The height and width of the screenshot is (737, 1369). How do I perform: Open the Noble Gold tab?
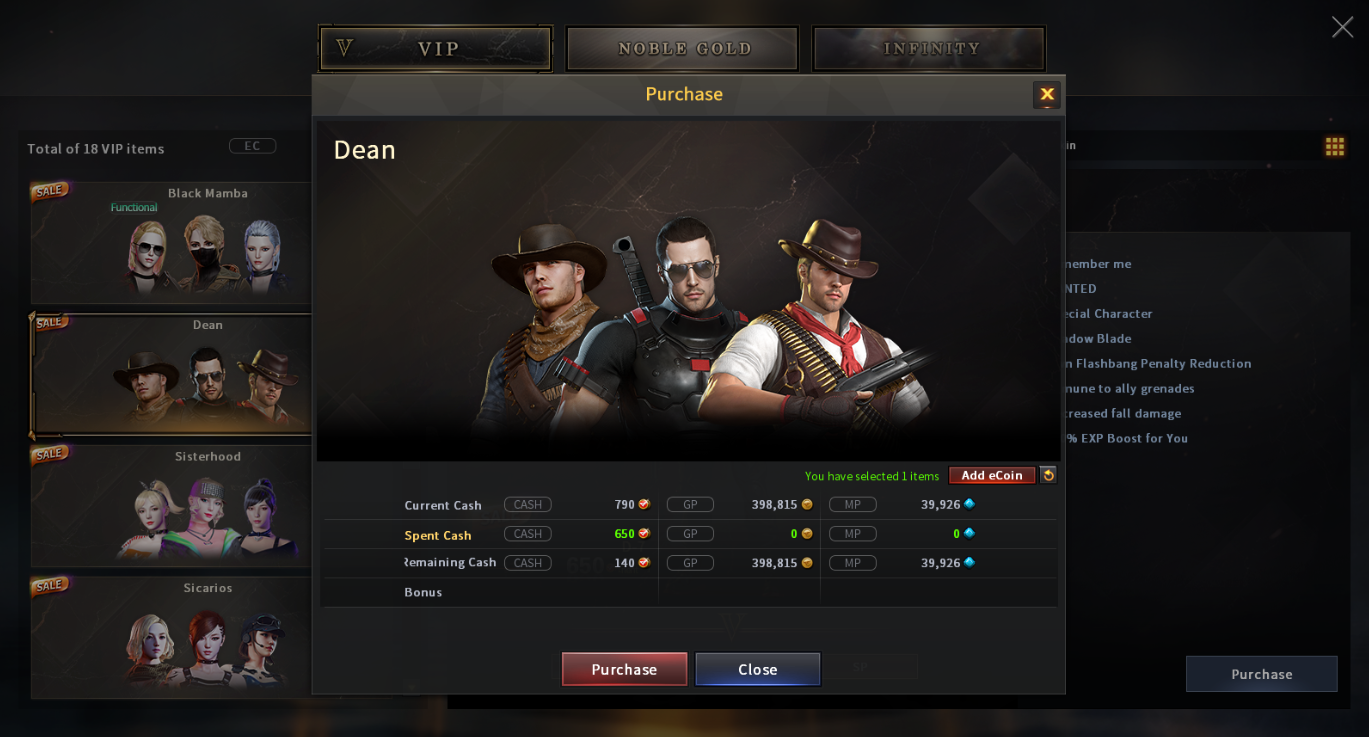tap(682, 48)
